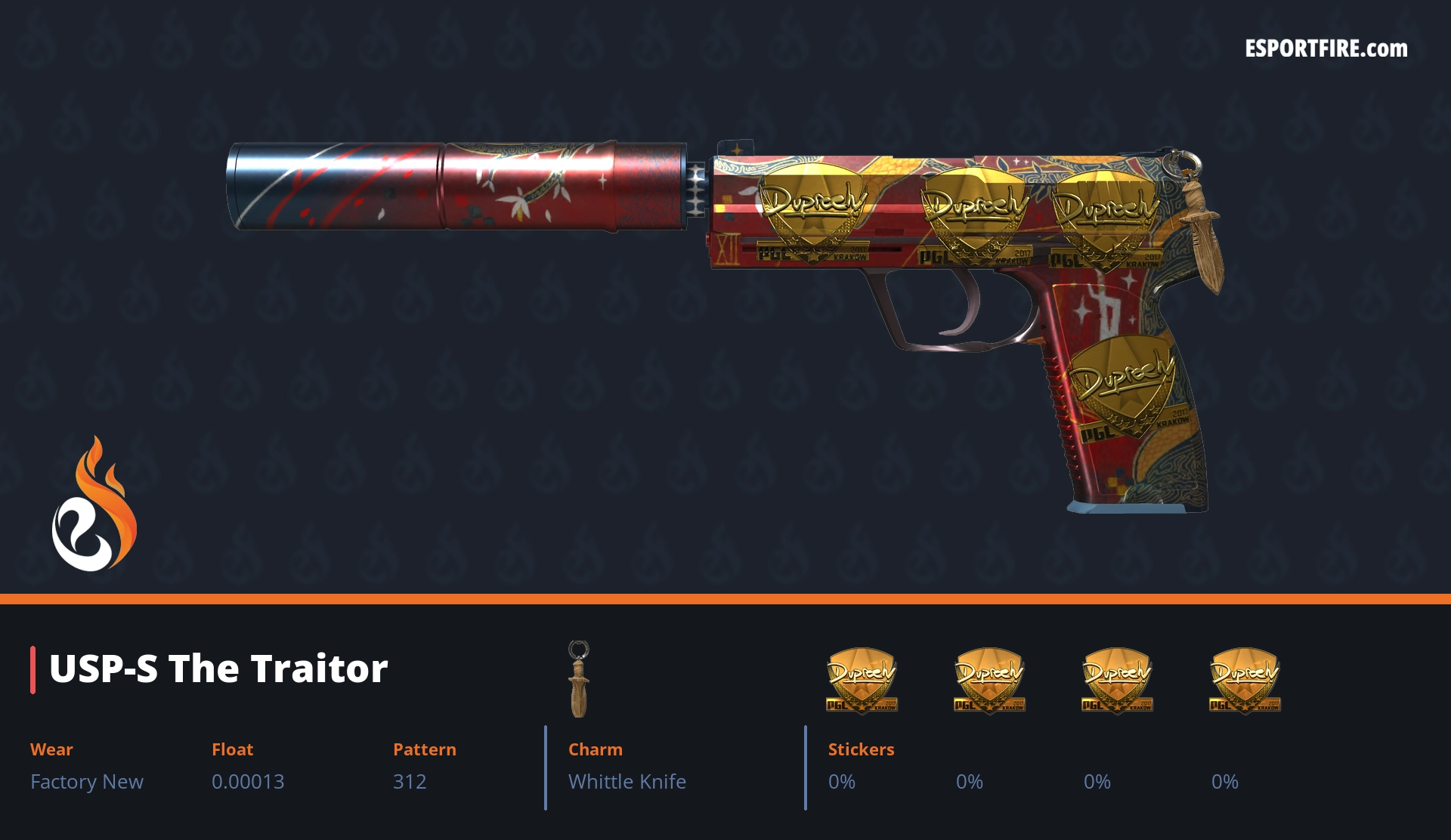Click the Esportfire flame logo
This screenshot has width=1451, height=840.
pos(94,506)
